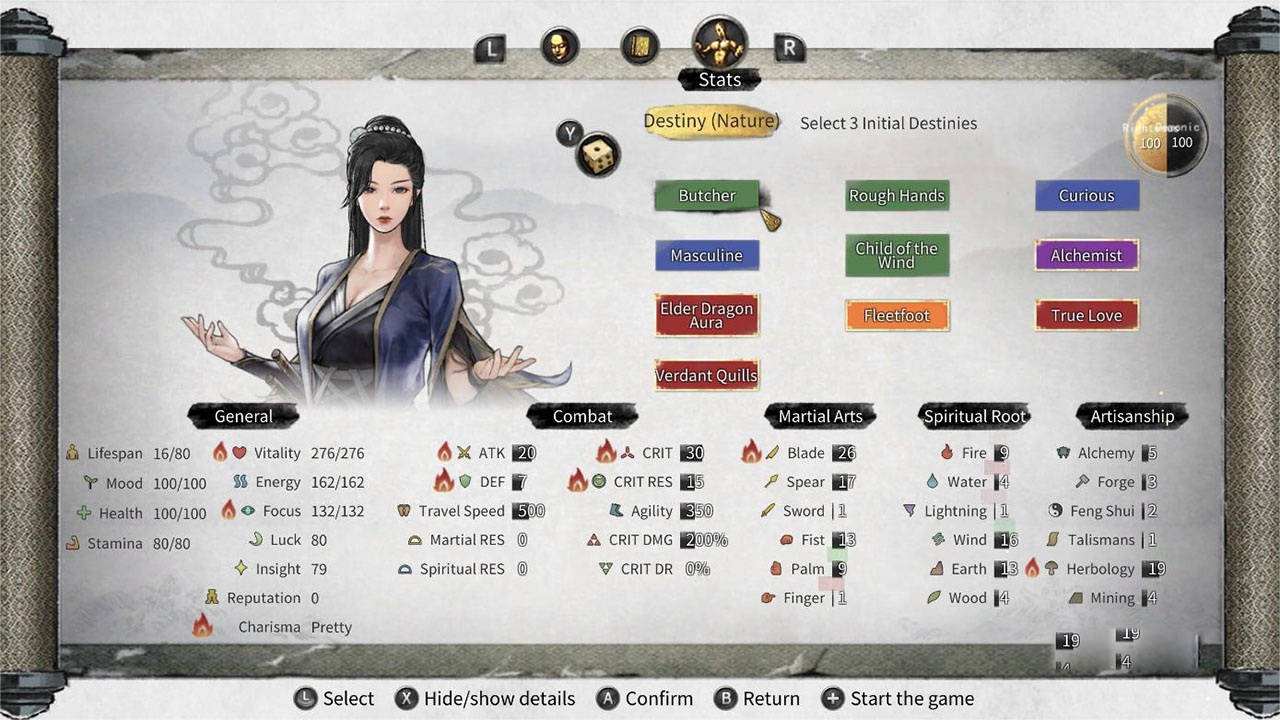Choose the Child of the Wind destiny
1280x720 pixels.
pyautogui.click(x=896, y=256)
